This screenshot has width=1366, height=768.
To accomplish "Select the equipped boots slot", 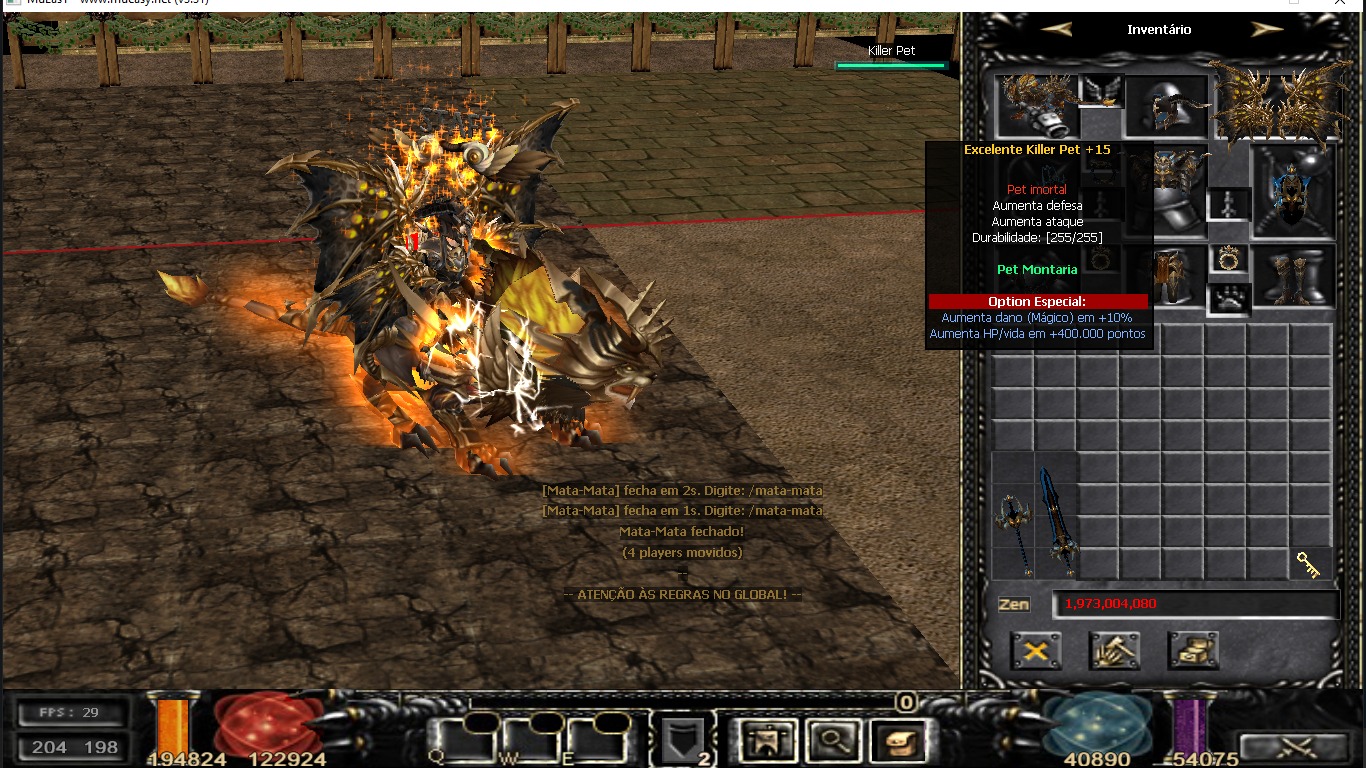I will [1294, 276].
